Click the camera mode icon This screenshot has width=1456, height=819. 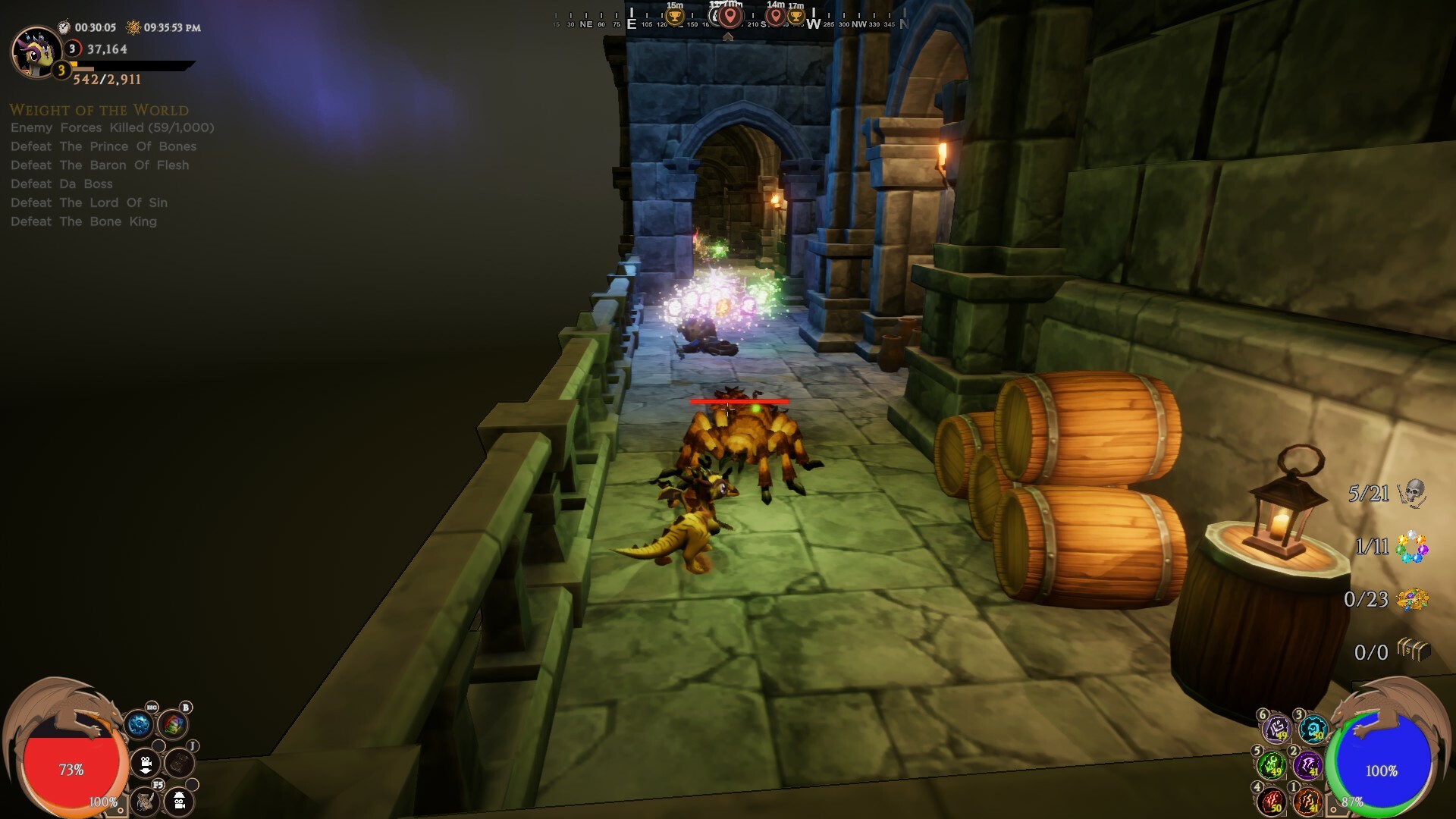coord(146,764)
